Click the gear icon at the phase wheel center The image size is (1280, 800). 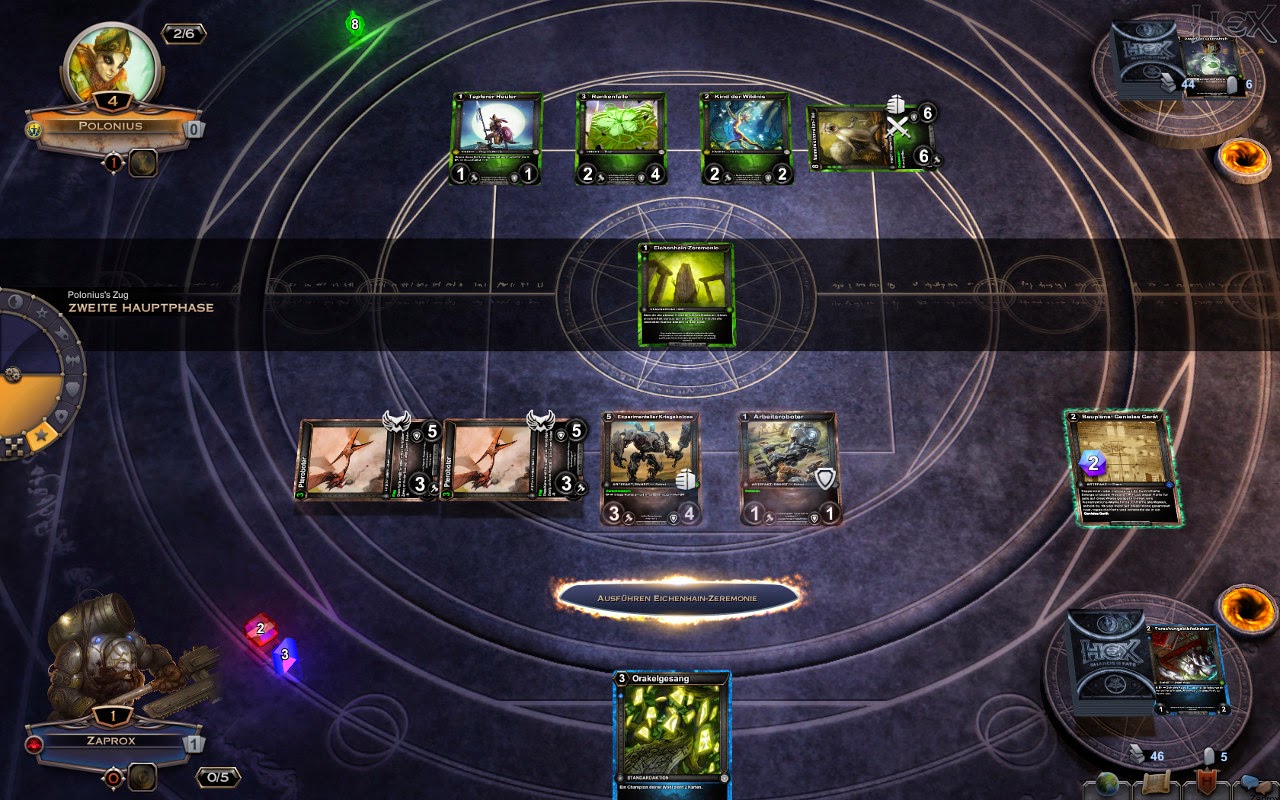[13, 374]
